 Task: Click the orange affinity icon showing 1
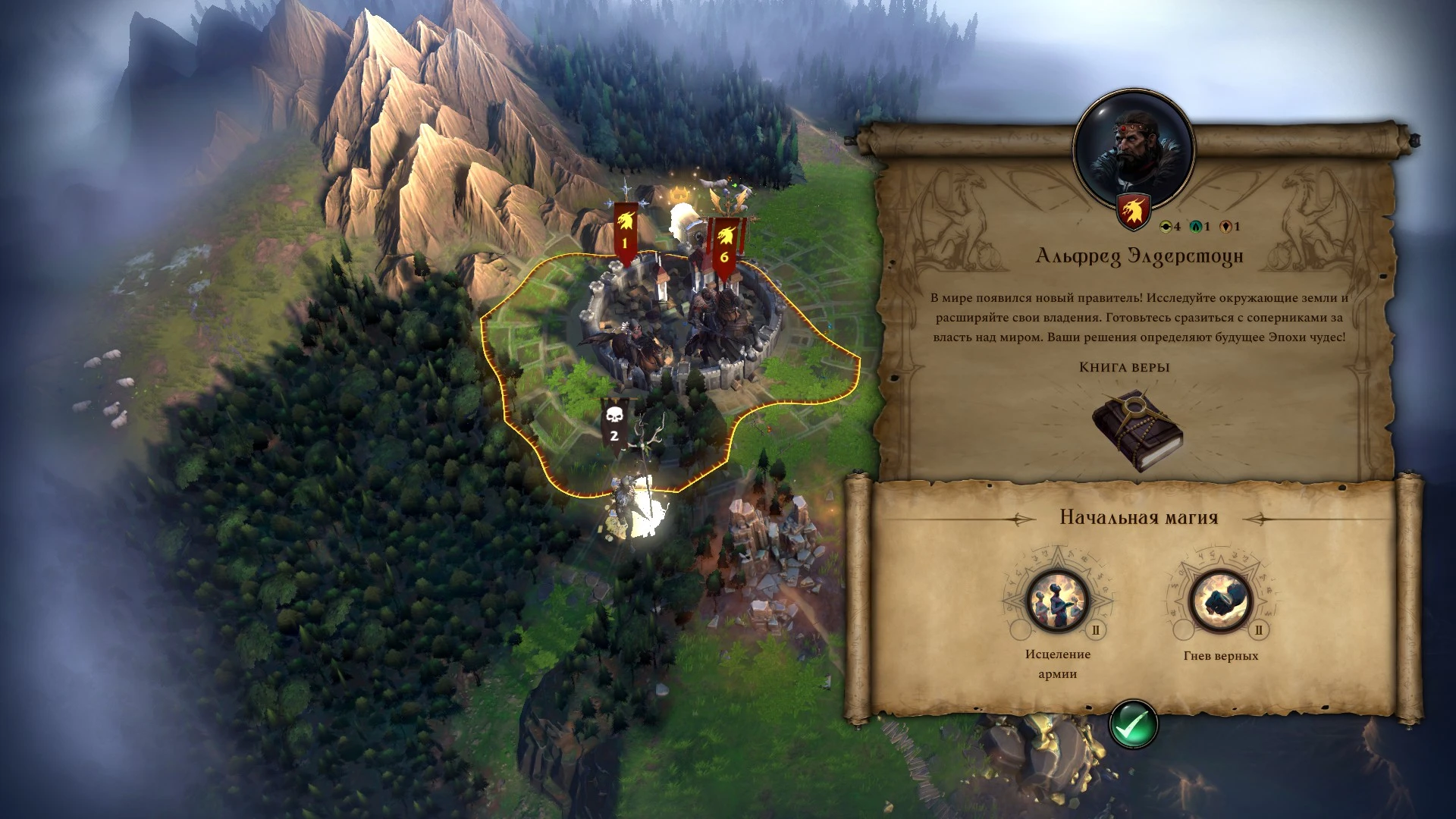click(1225, 225)
